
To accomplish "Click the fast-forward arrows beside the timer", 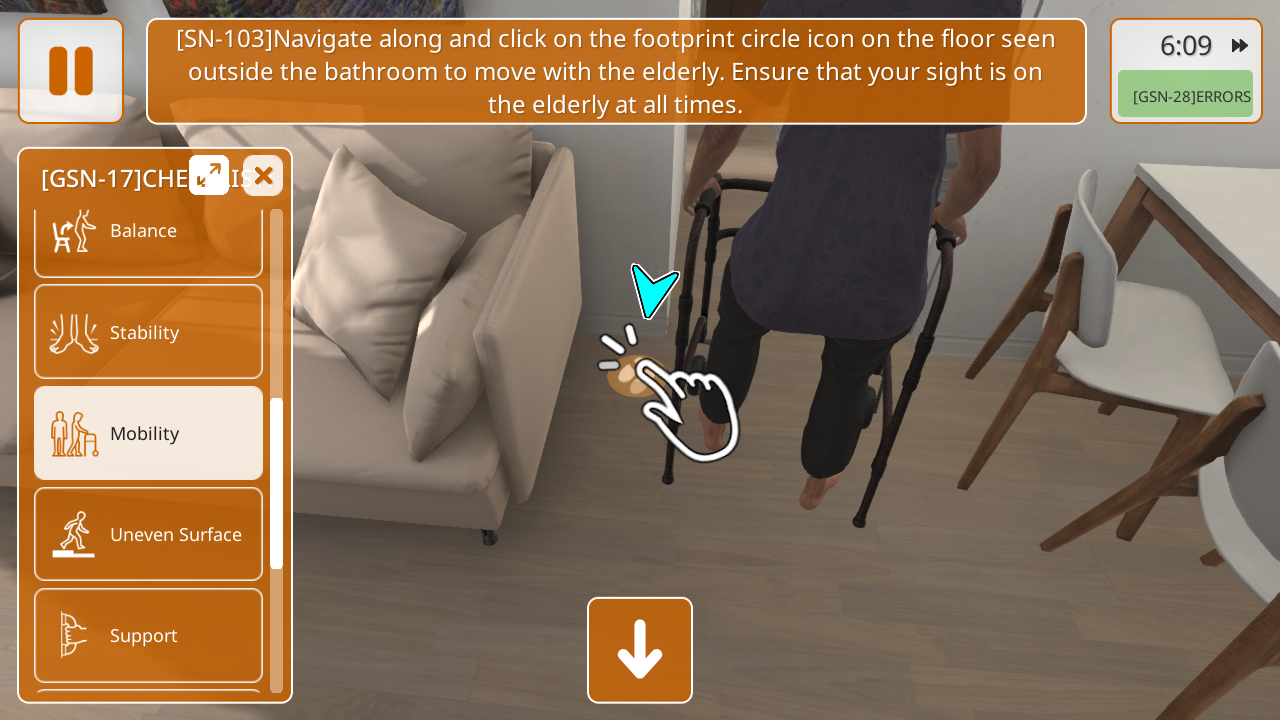I will (x=1240, y=45).
